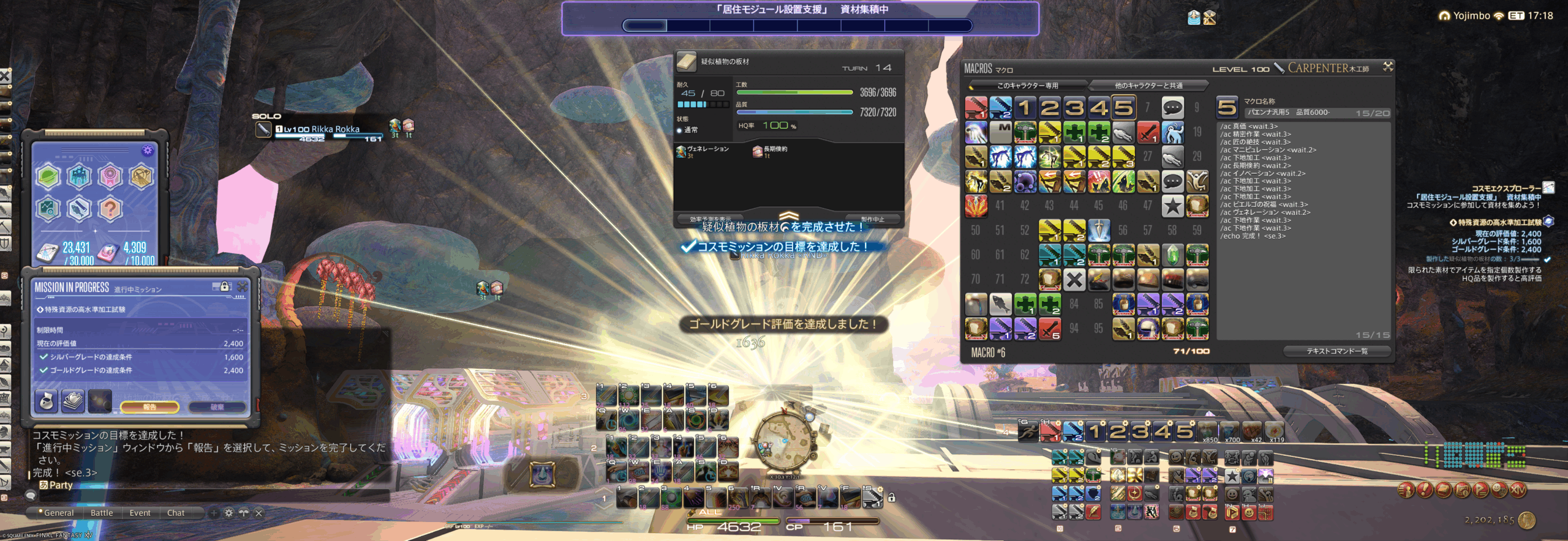Close the Macros window
This screenshot has height=541, width=1568.
pos(1388,67)
